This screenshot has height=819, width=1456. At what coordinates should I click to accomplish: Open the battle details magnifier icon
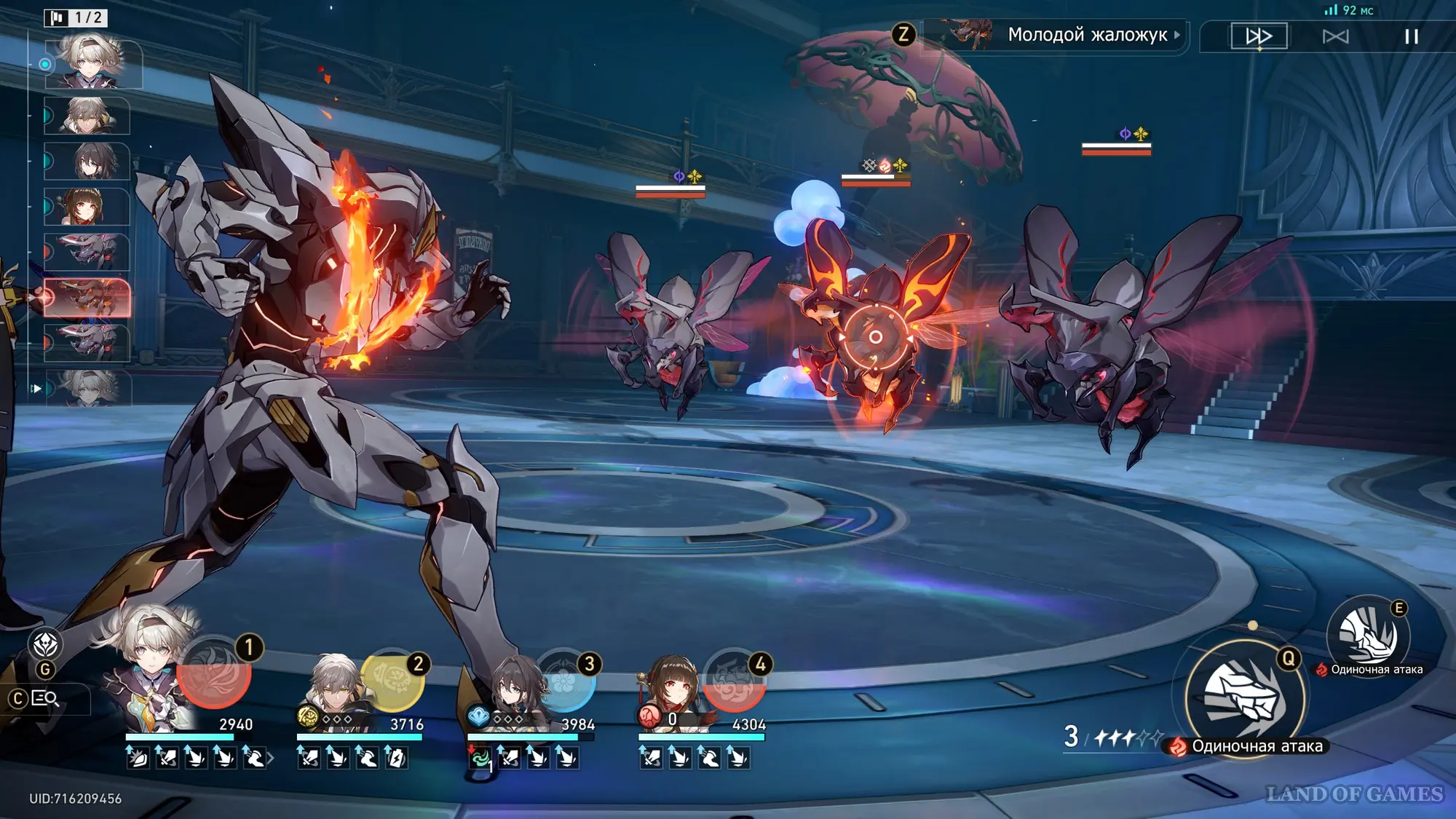pyautogui.click(x=46, y=699)
